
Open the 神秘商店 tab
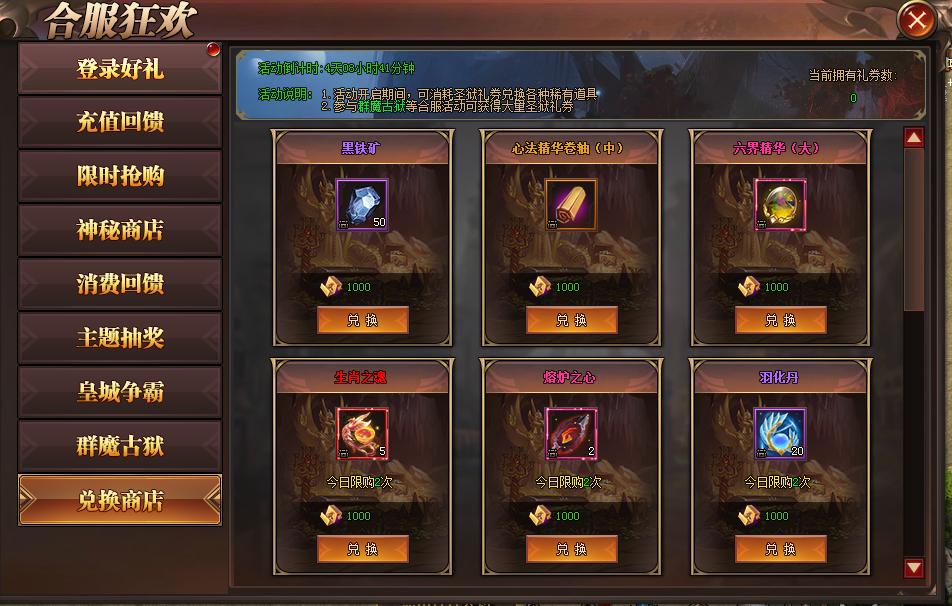120,230
